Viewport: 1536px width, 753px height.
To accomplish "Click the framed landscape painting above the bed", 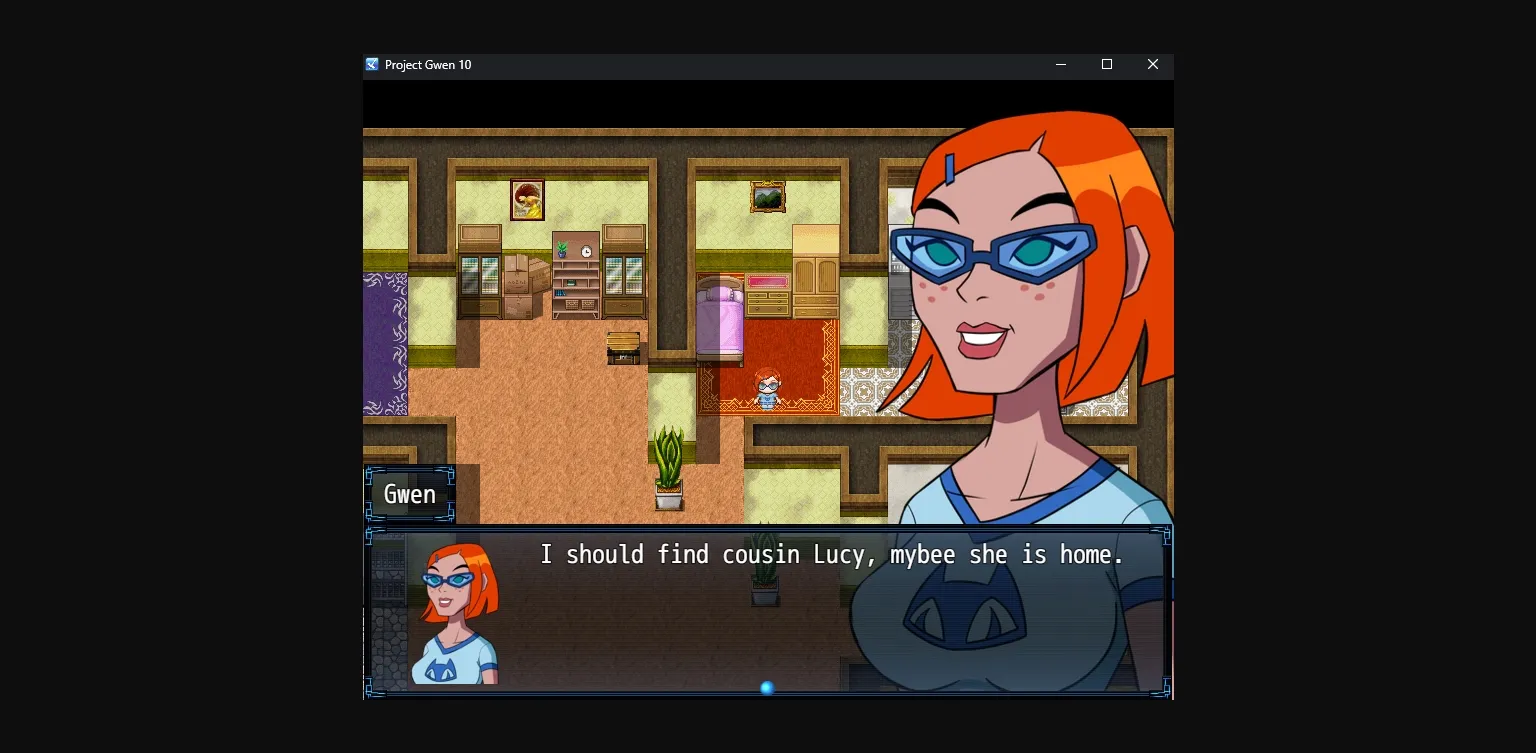I will coord(768,196).
